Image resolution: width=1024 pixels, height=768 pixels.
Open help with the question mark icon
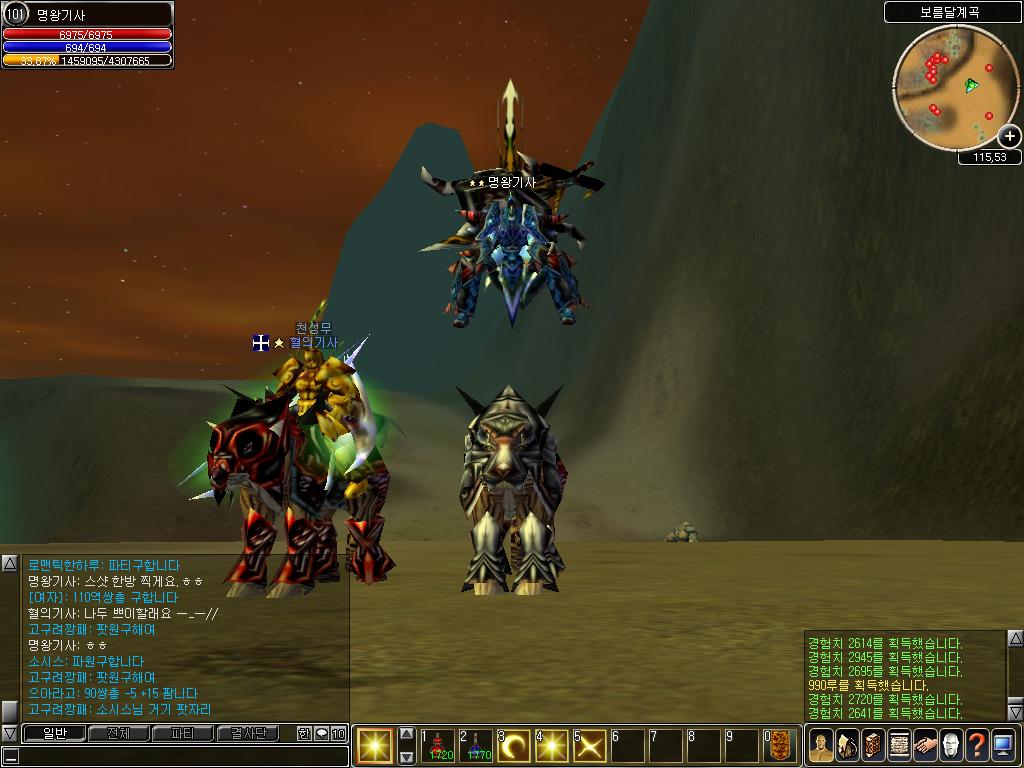(x=977, y=745)
